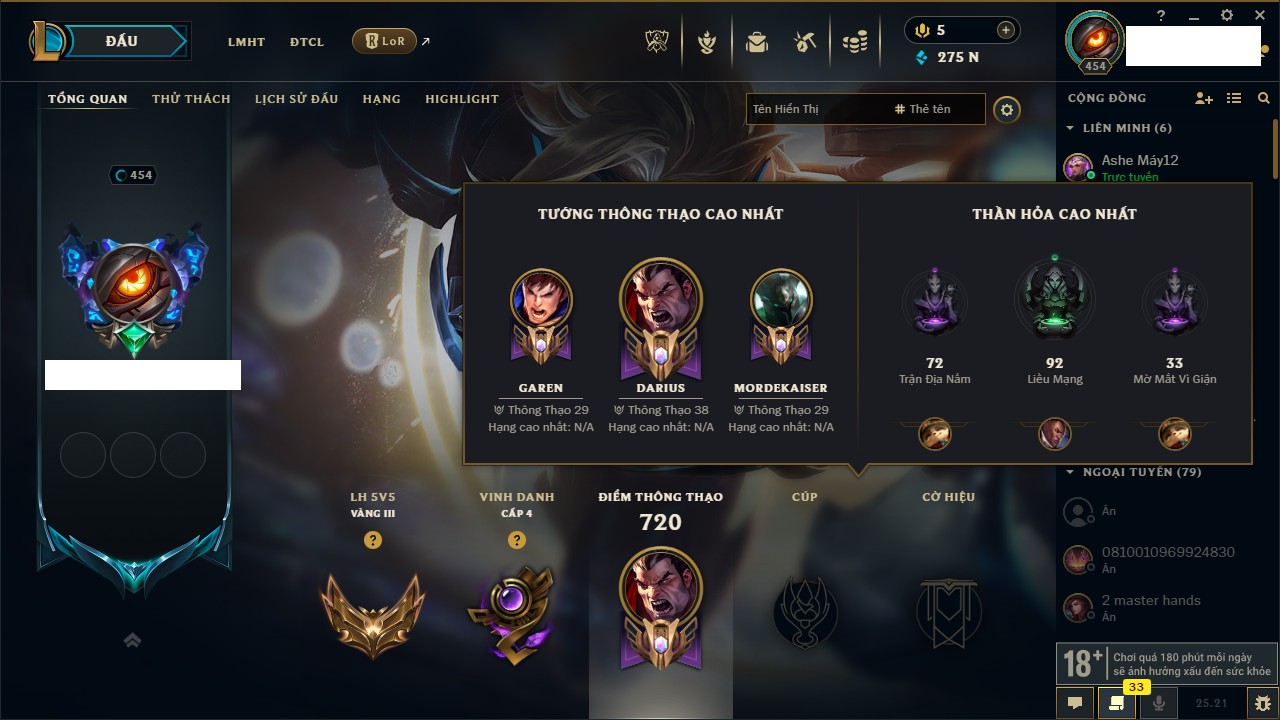Screen dimensions: 1280x720
Task: Click the Tên Hiển Thị search field
Action: coord(815,109)
